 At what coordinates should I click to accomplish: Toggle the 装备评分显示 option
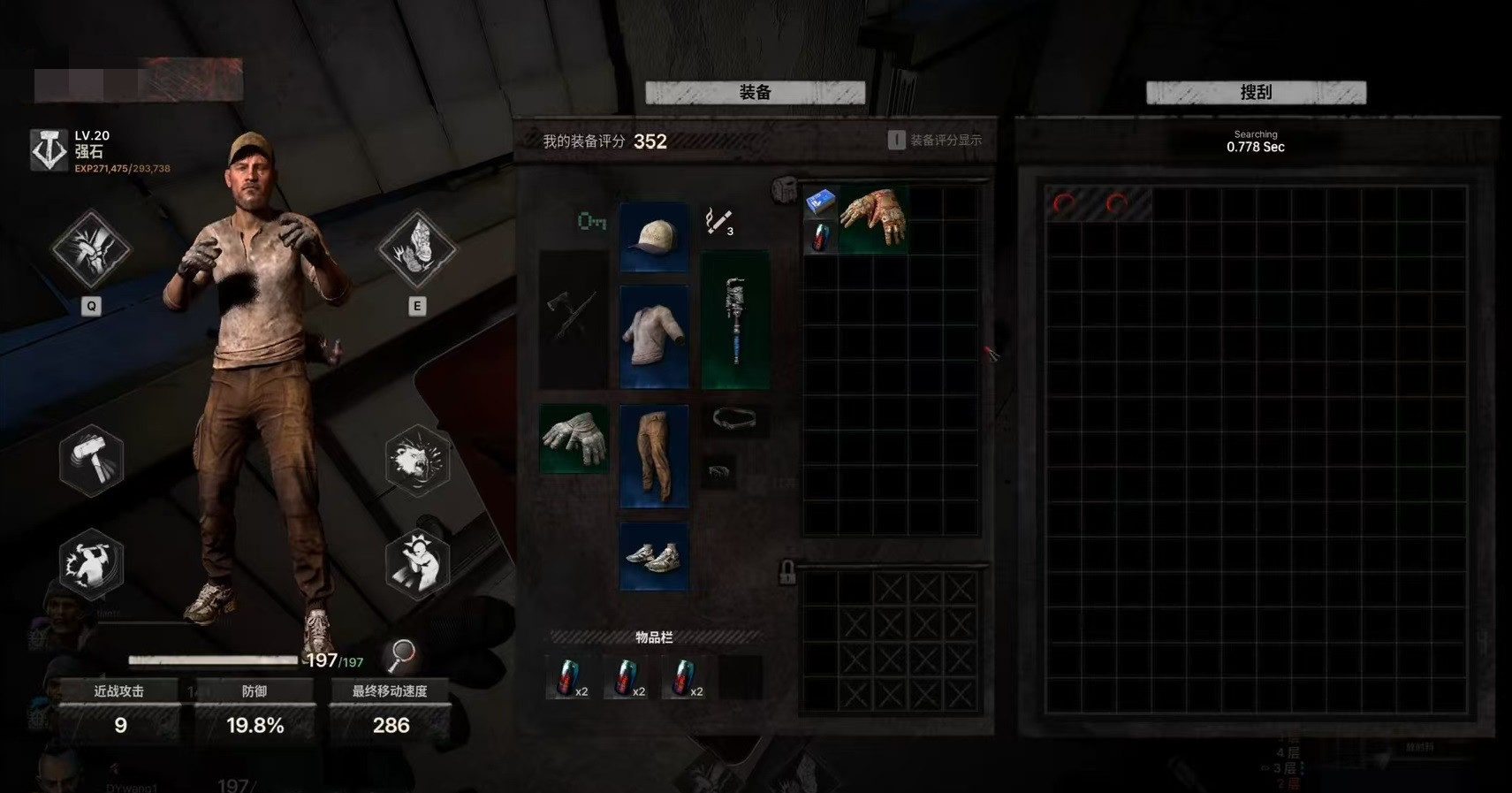tap(896, 140)
